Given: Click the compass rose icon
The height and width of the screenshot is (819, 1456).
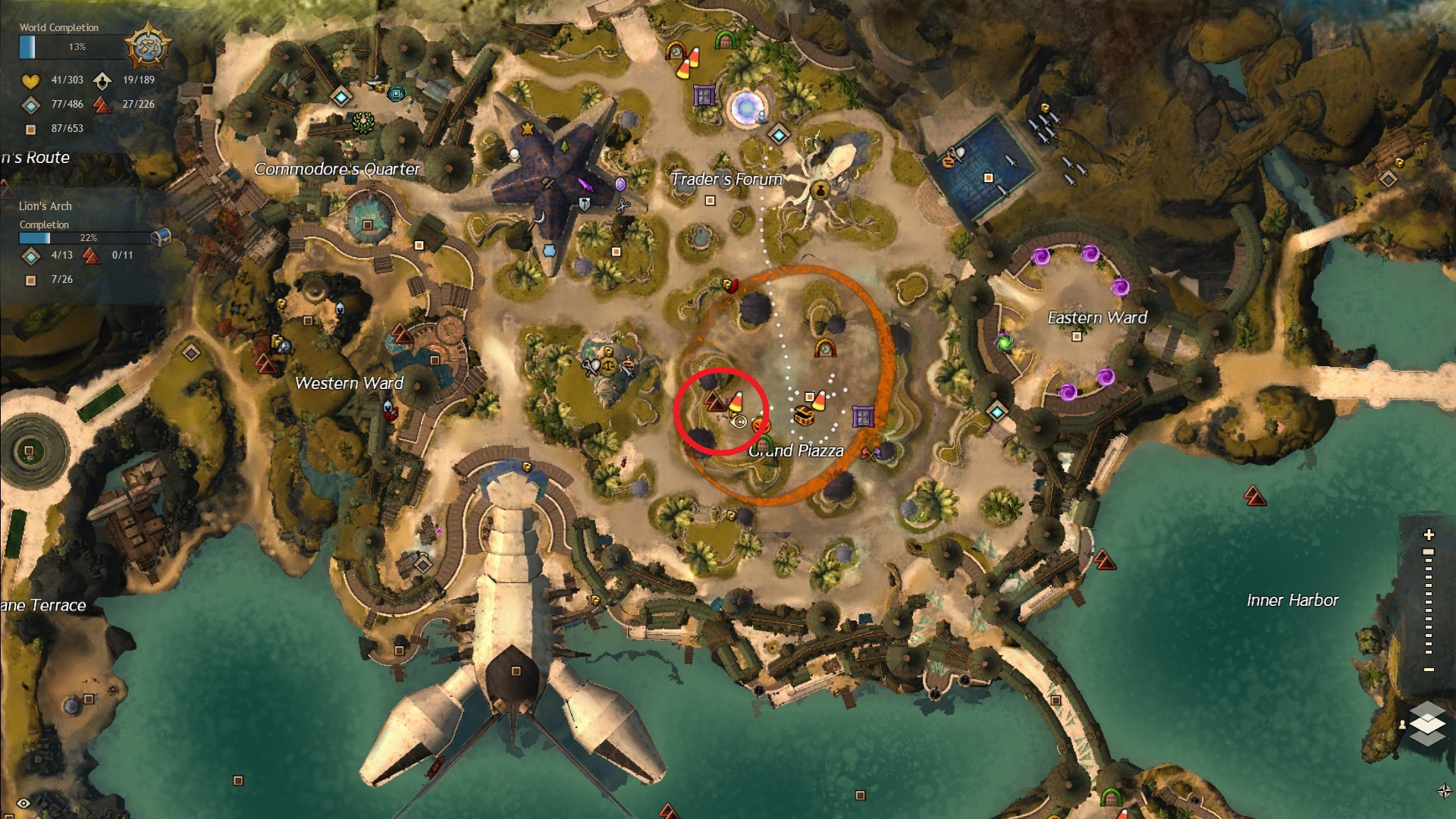Looking at the screenshot, I should (x=1444, y=791).
